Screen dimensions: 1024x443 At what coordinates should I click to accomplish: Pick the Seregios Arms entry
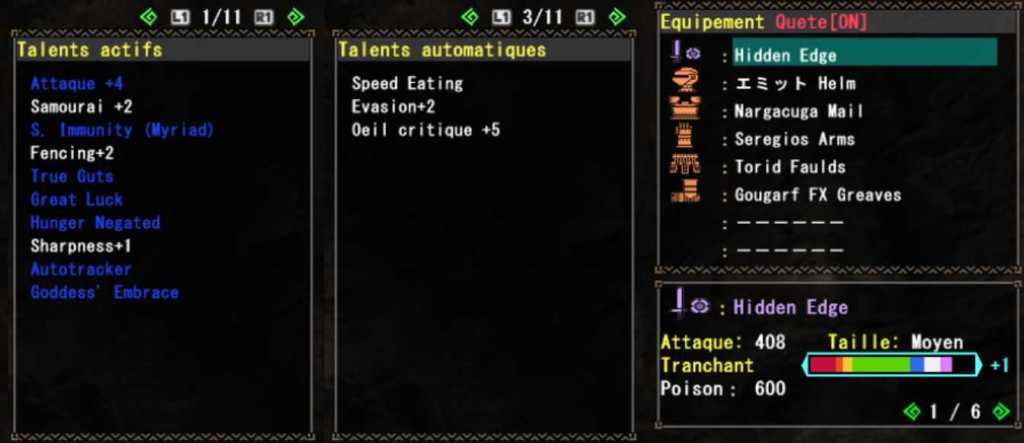point(794,139)
